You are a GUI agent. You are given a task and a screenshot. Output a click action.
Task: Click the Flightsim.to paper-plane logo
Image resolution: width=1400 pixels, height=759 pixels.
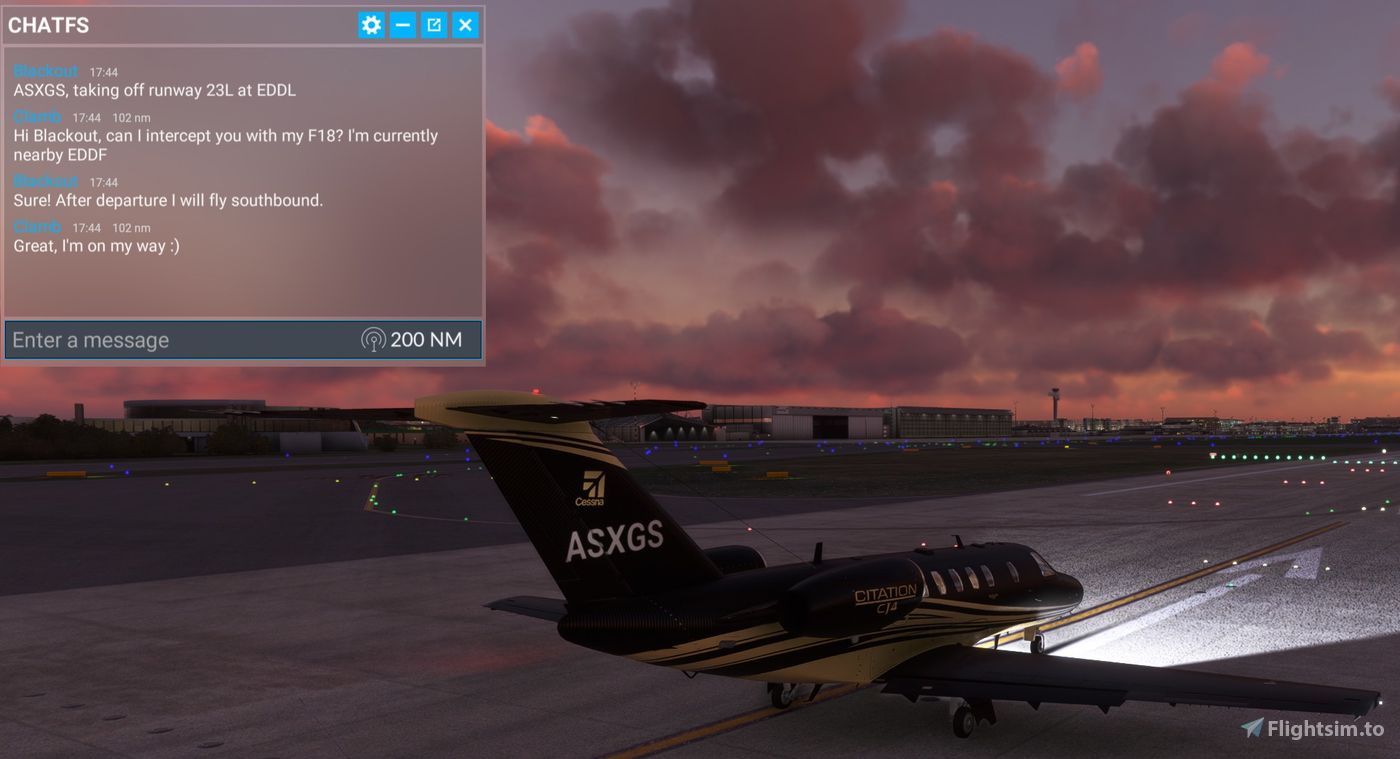pyautogui.click(x=1253, y=726)
